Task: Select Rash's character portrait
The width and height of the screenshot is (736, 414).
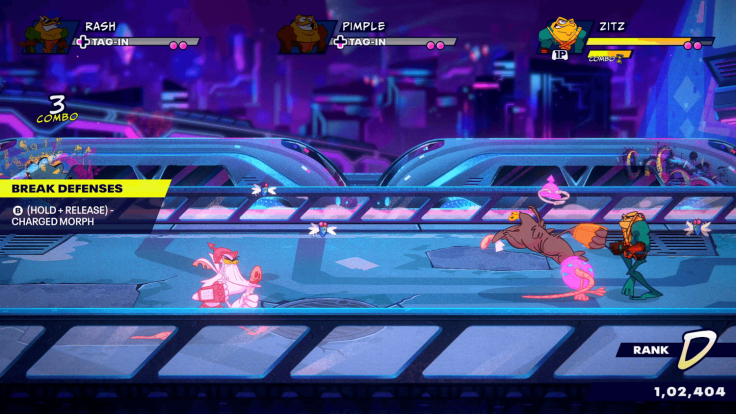Action: click(50, 33)
